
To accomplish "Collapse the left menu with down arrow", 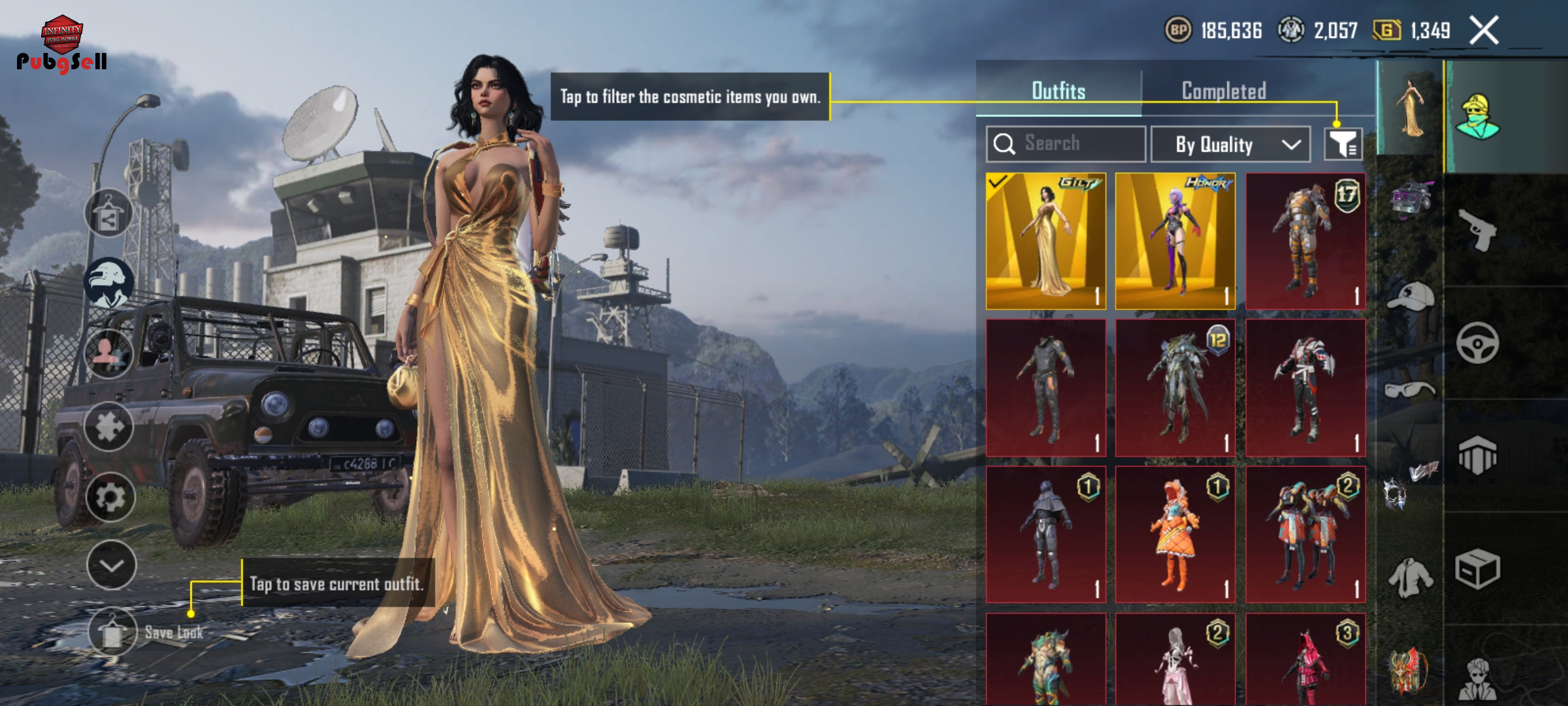I will pyautogui.click(x=111, y=565).
